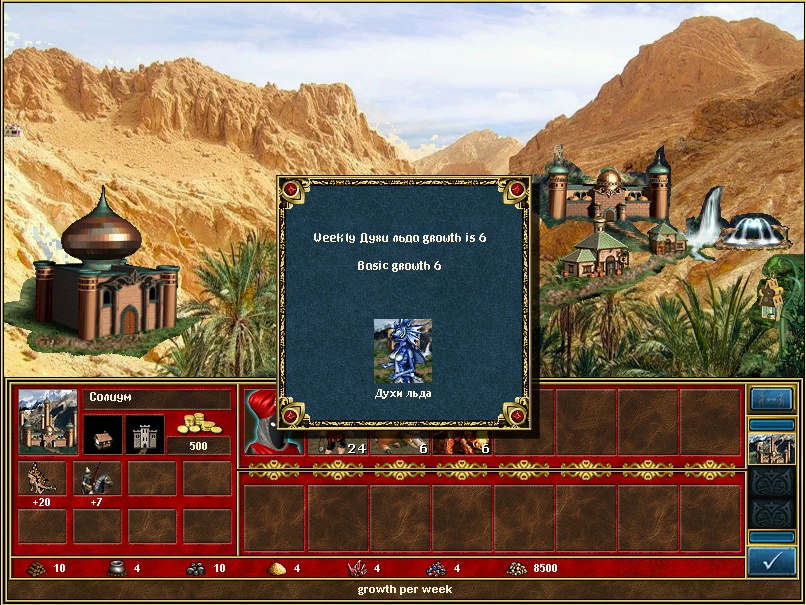The width and height of the screenshot is (806, 605).
Task: Click the town portrait thumbnail
Action: (48, 420)
